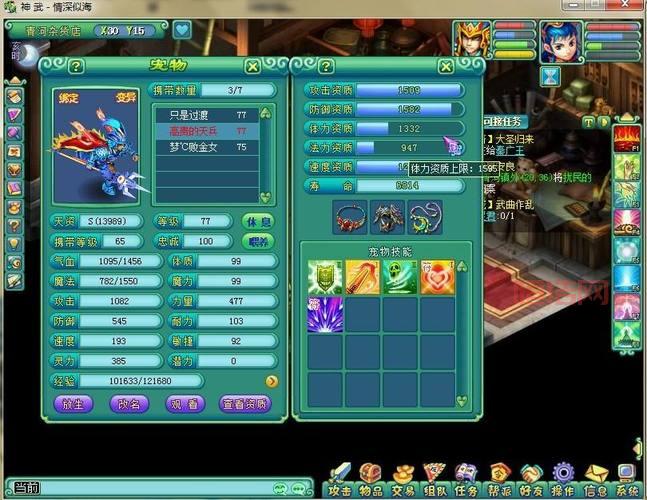Open help for the pet panel
The width and height of the screenshot is (647, 500).
tap(76, 66)
